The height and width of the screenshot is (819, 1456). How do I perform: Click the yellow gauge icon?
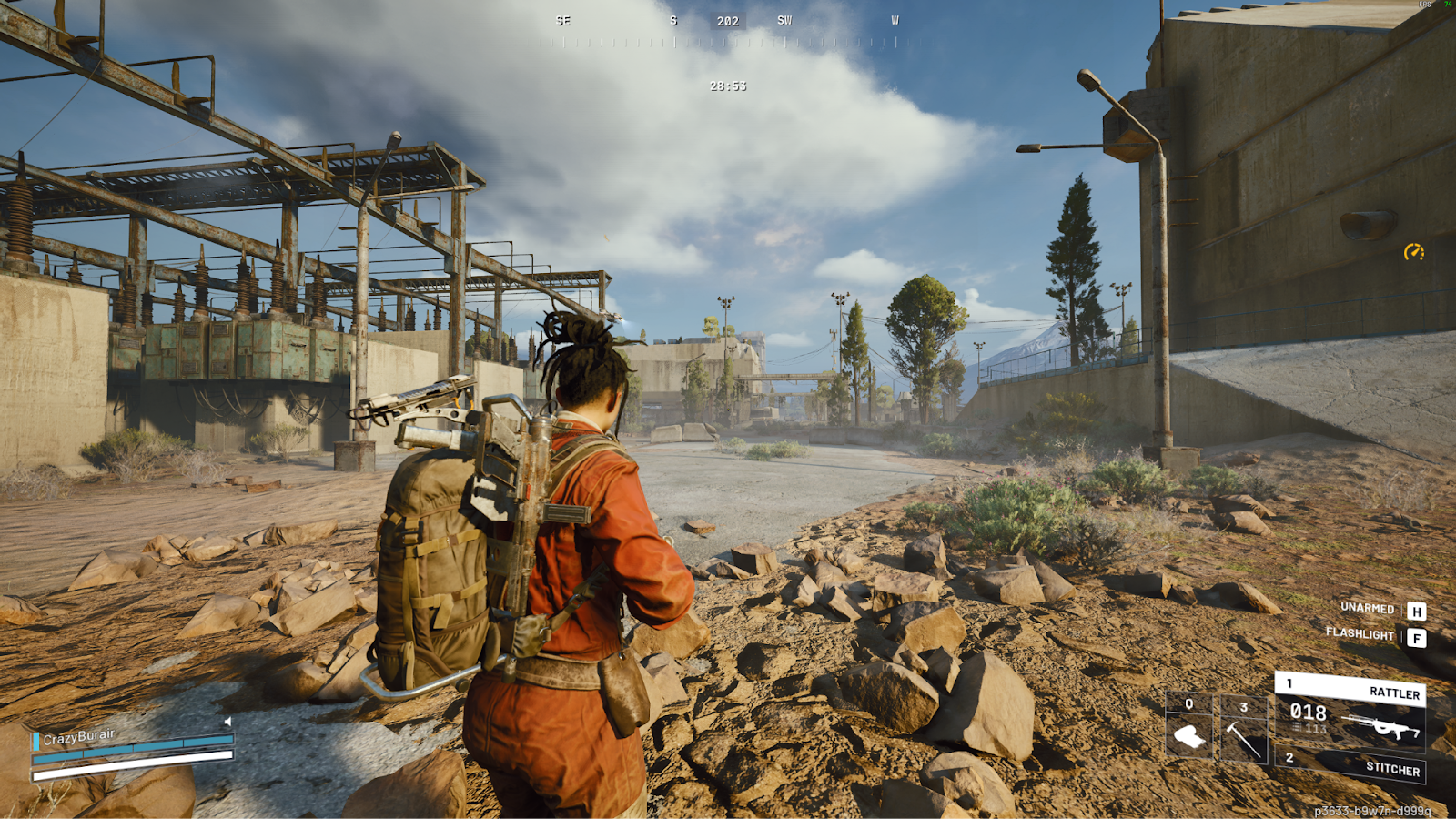[1413, 252]
